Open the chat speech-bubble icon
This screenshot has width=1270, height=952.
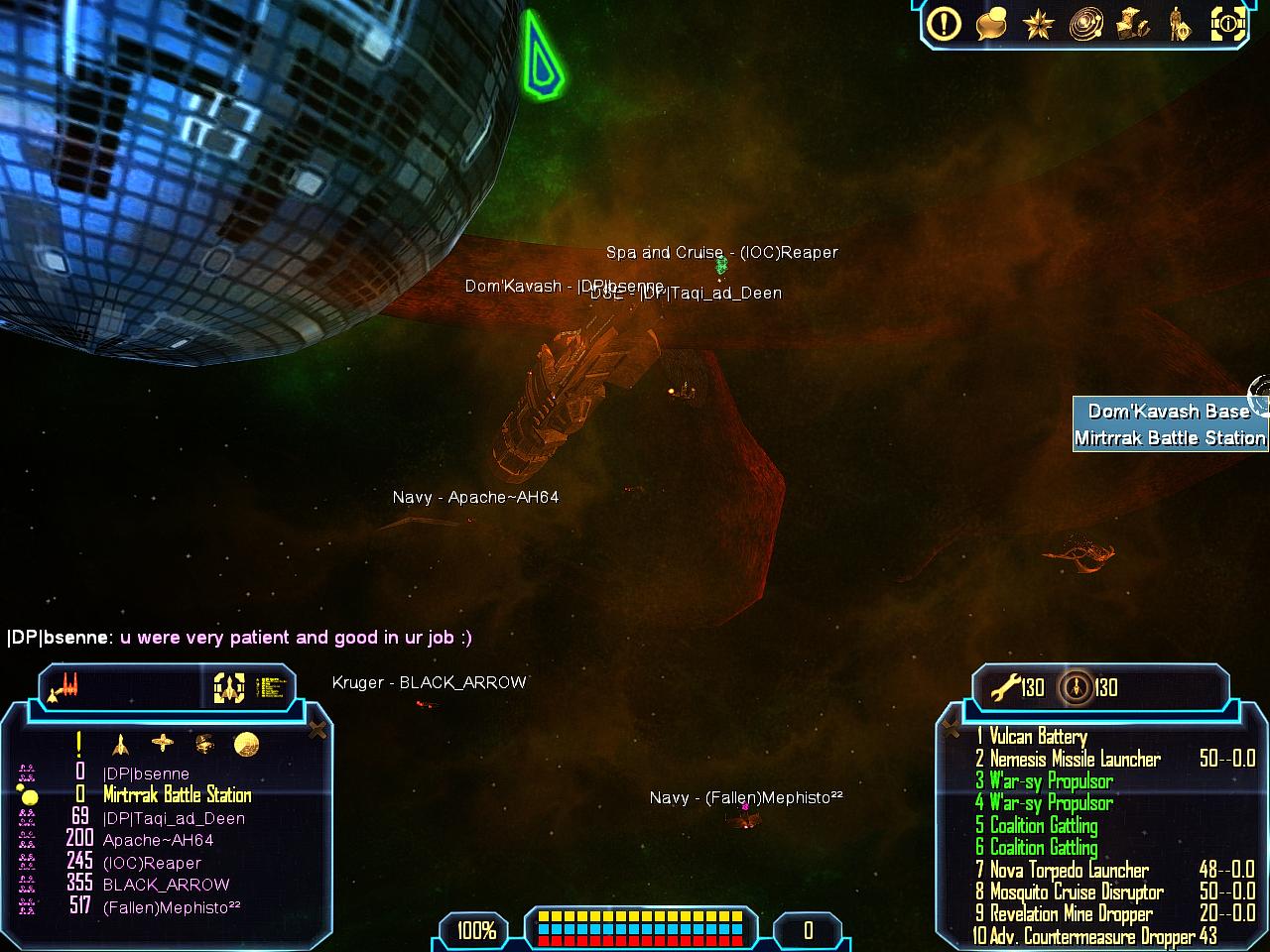[991, 24]
